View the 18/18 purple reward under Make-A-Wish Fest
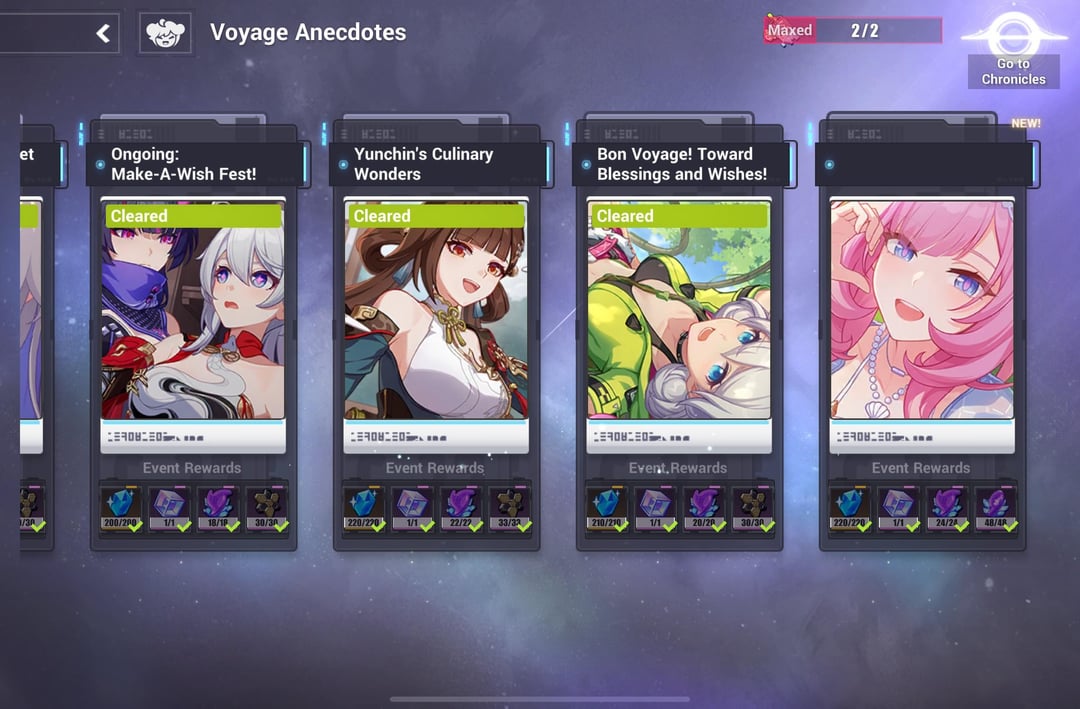Screen dimensions: 1080x709 point(218,508)
